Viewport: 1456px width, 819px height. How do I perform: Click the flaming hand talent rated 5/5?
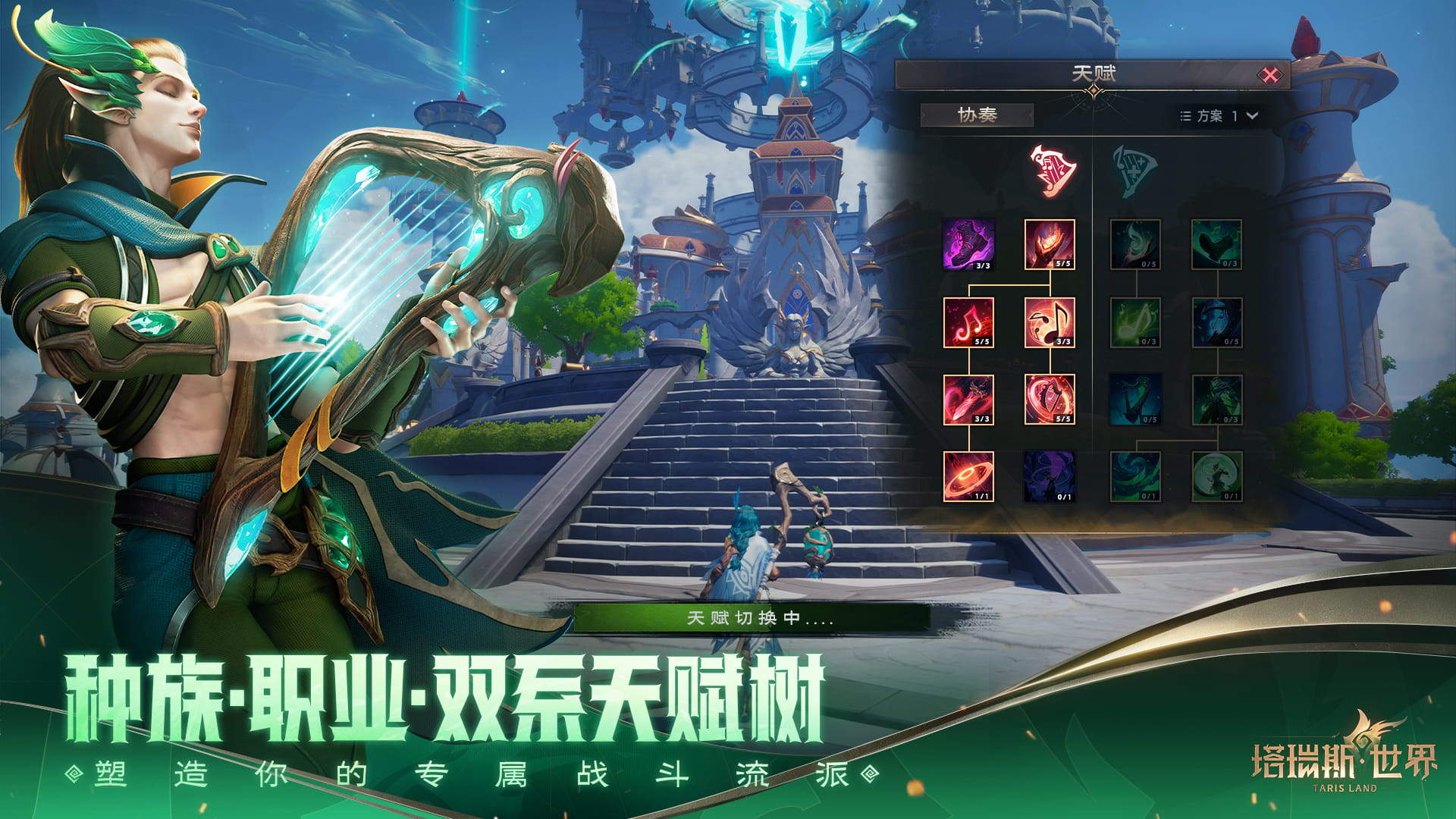coord(1049,245)
